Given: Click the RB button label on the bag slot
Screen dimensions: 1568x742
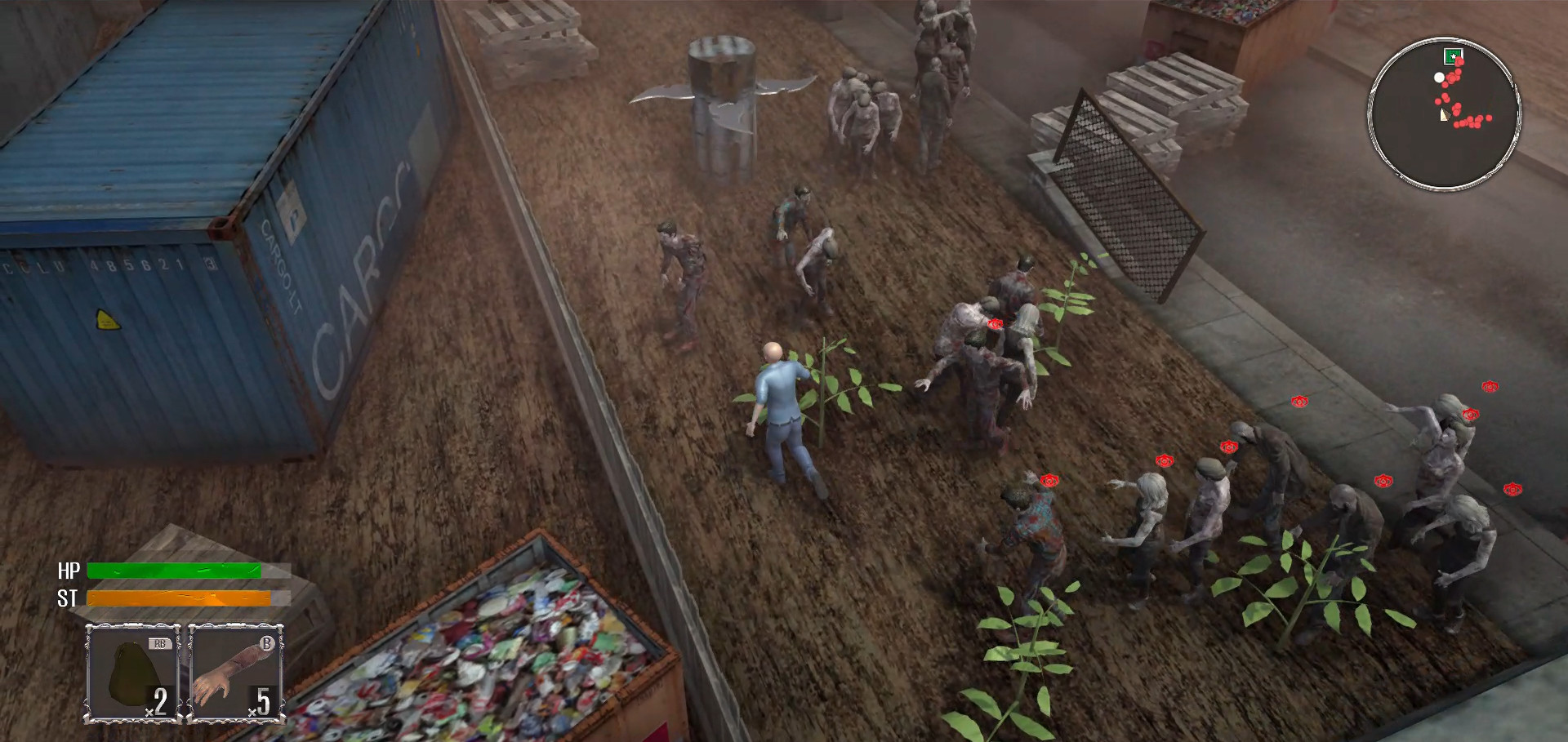Looking at the screenshot, I should pos(163,643).
